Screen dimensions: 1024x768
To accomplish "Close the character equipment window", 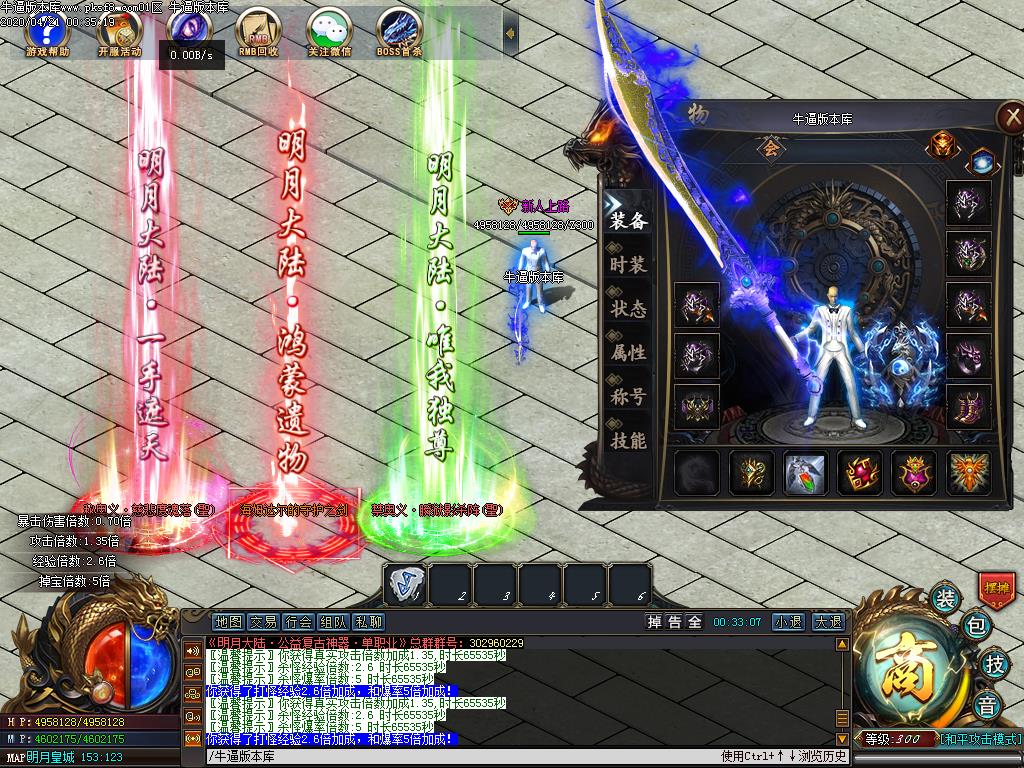I will (x=1009, y=117).
